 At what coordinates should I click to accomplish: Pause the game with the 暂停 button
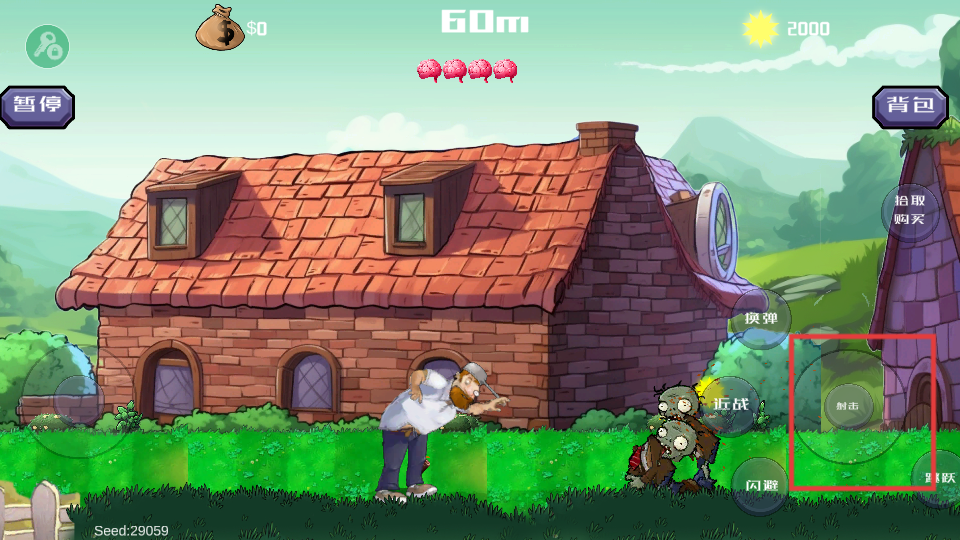(x=38, y=106)
